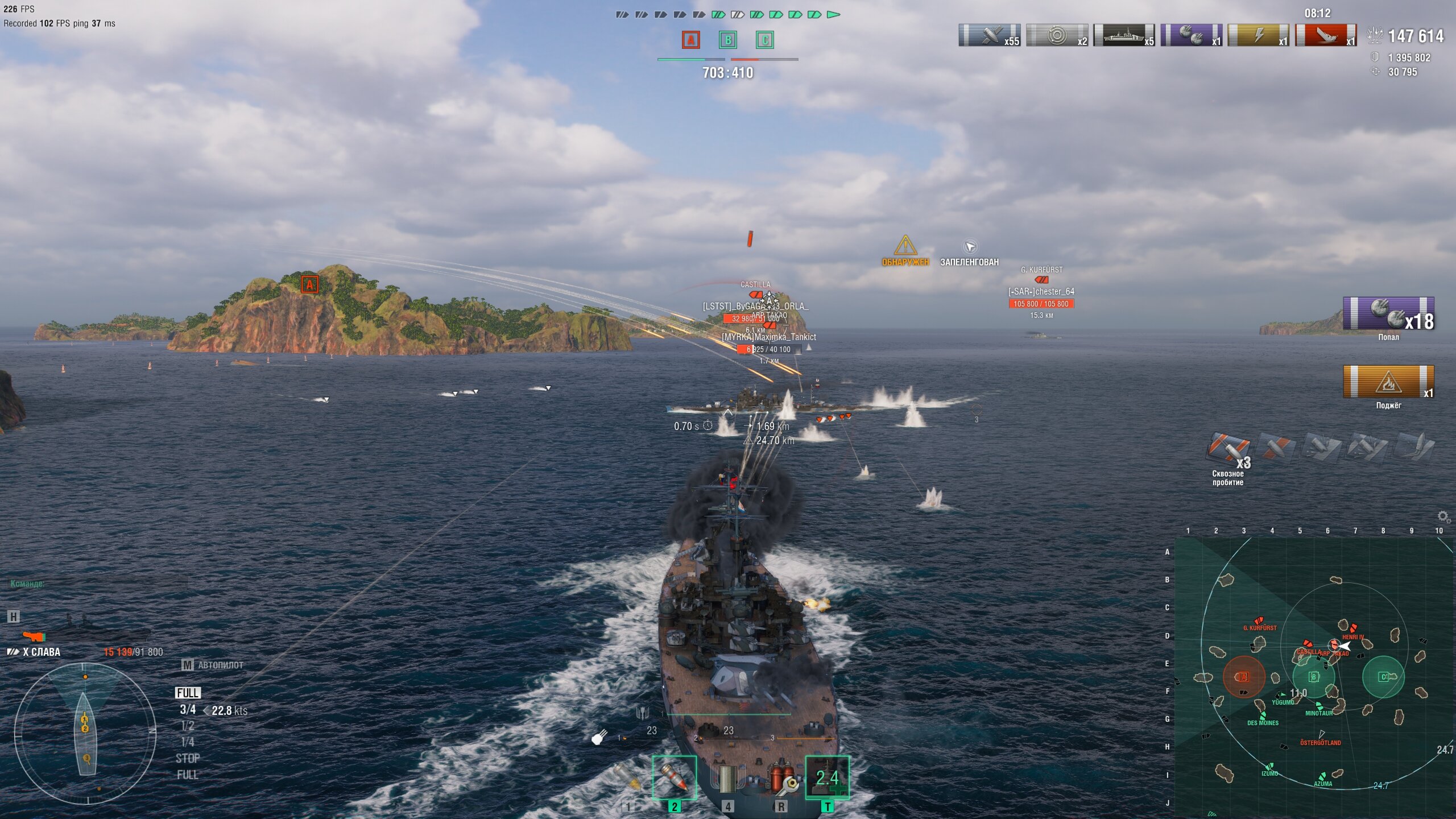The height and width of the screenshot is (819, 1456).
Task: Set throttle to 1/2 speed
Action: coord(188,726)
